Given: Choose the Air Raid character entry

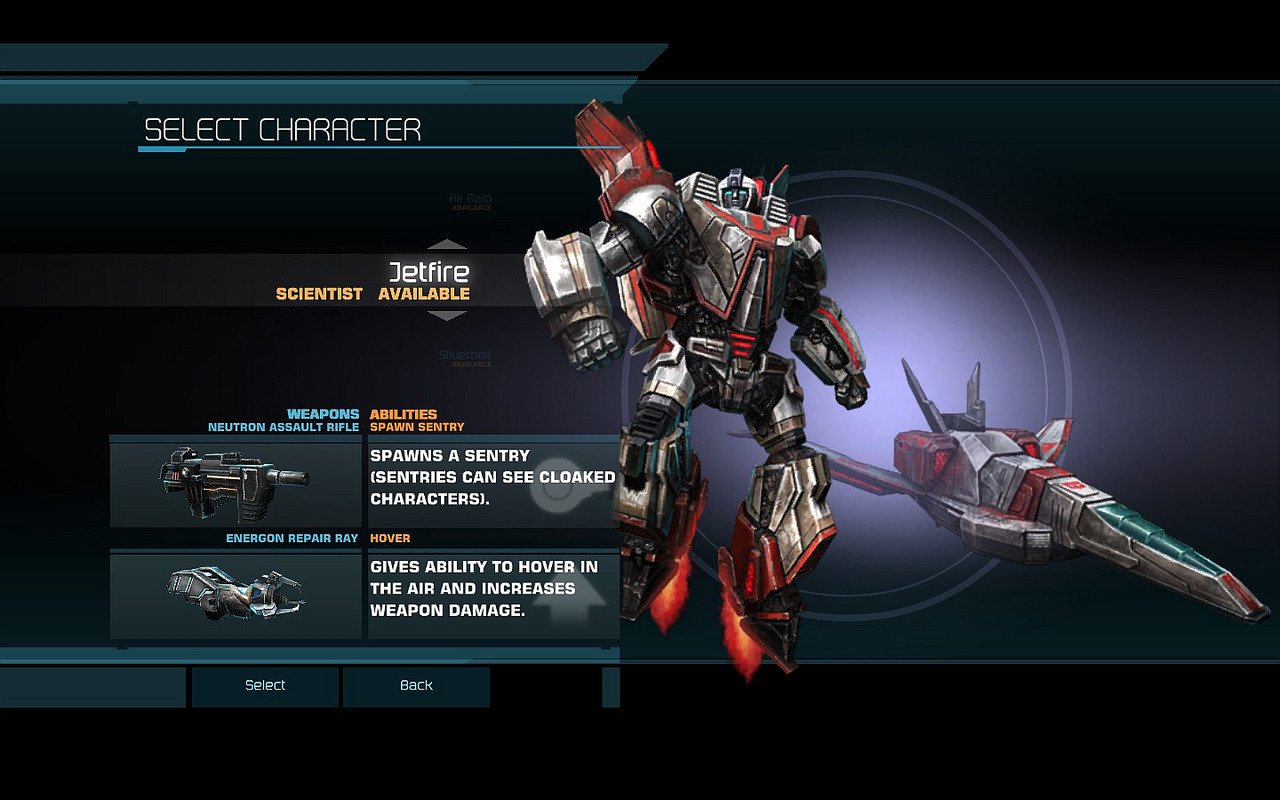Looking at the screenshot, I should pos(470,201).
